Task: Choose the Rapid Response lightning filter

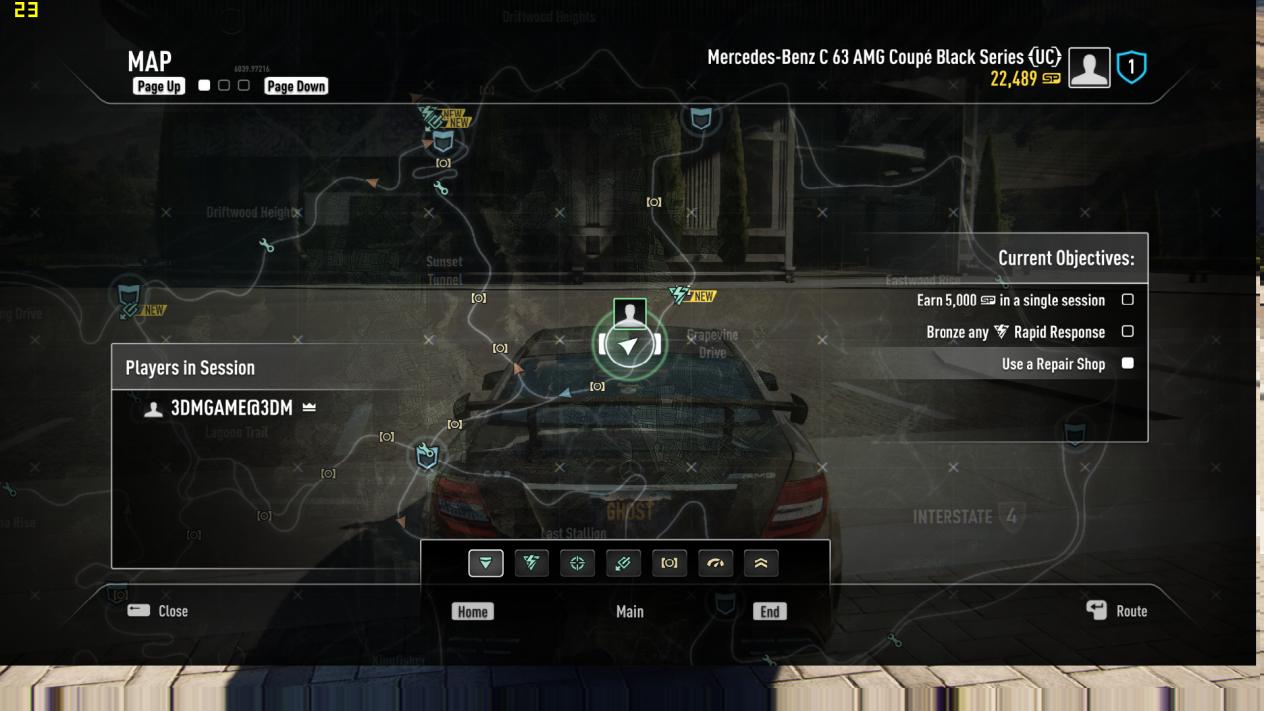Action: 532,563
